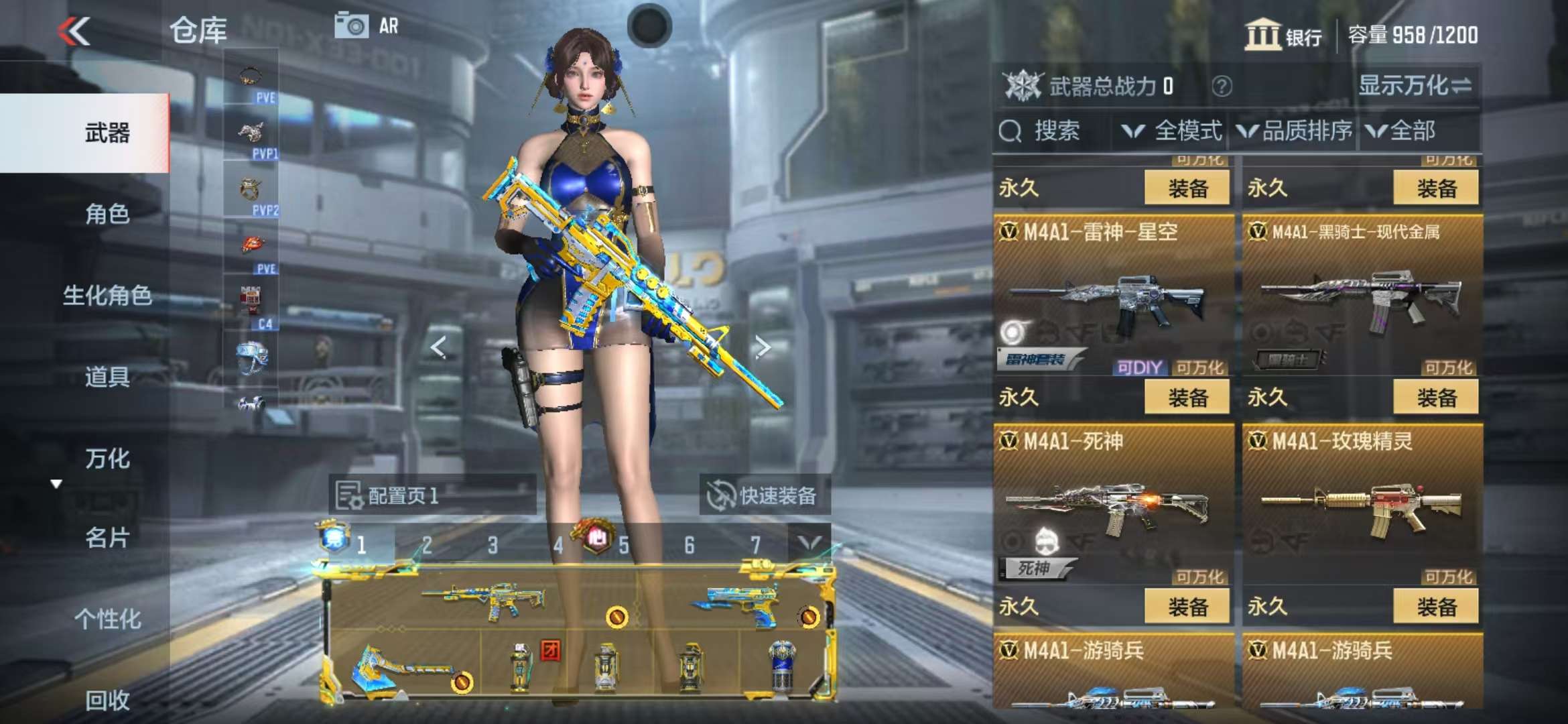
Task: Open the 配置页1 loadout page selector
Action: 432,496
